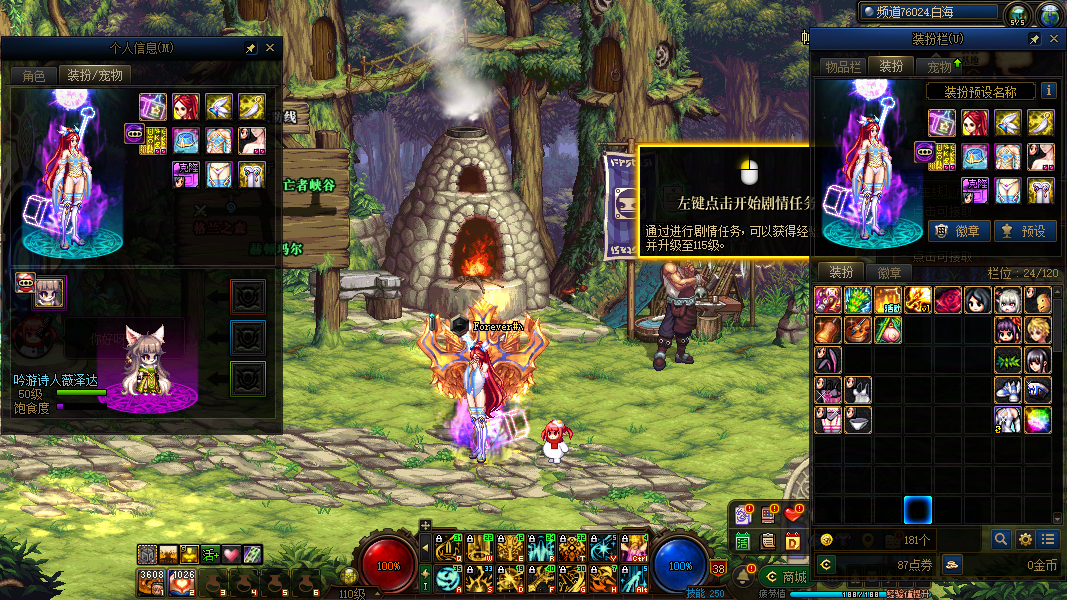Switch to the 角色 character tab
1067x600 pixels.
click(x=34, y=76)
